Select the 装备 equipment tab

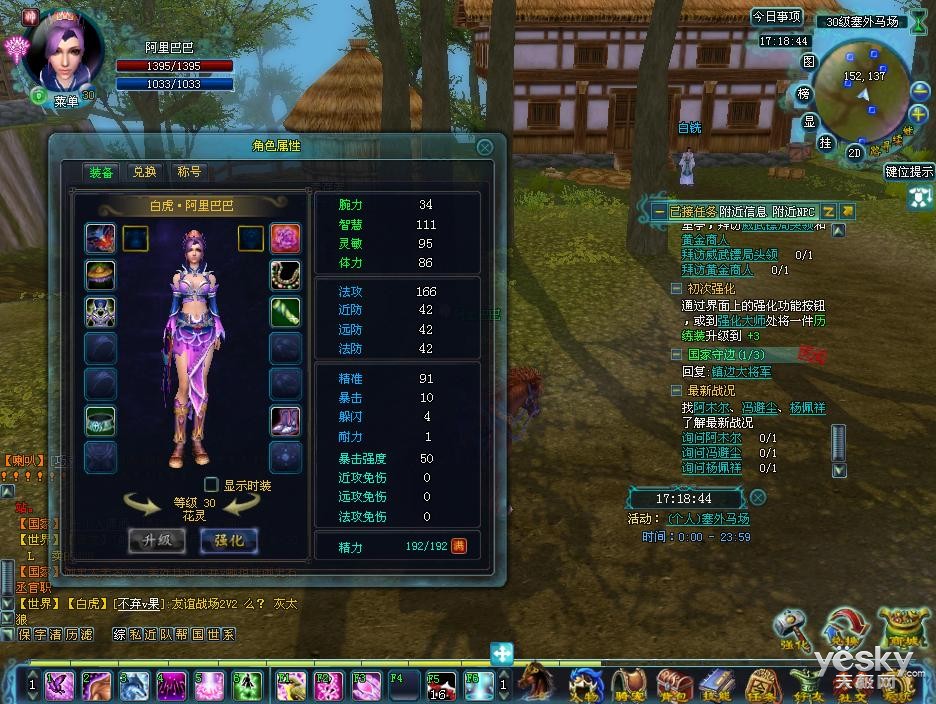coord(100,172)
